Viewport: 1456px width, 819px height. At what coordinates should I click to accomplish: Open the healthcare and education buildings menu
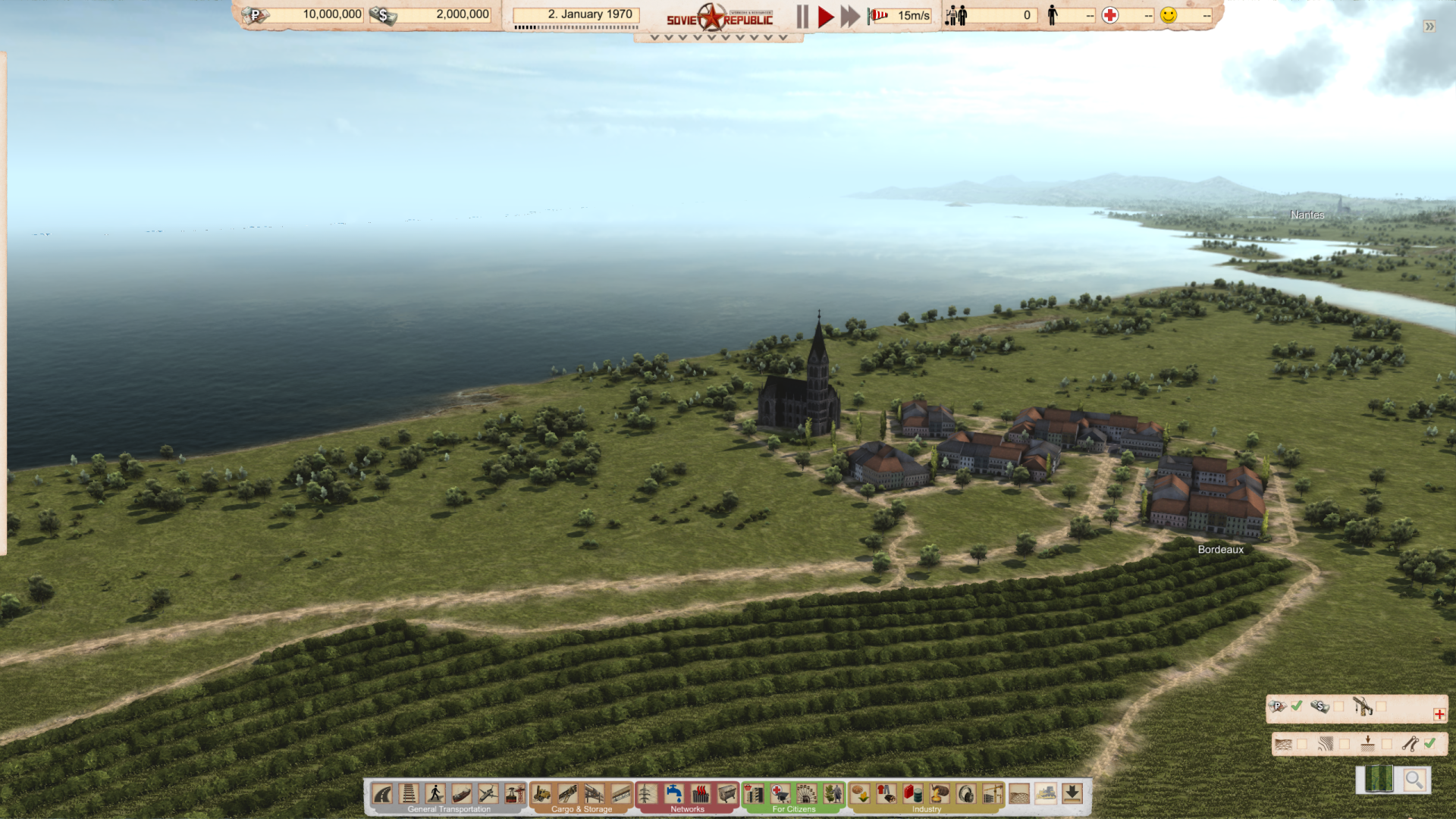pos(780,794)
